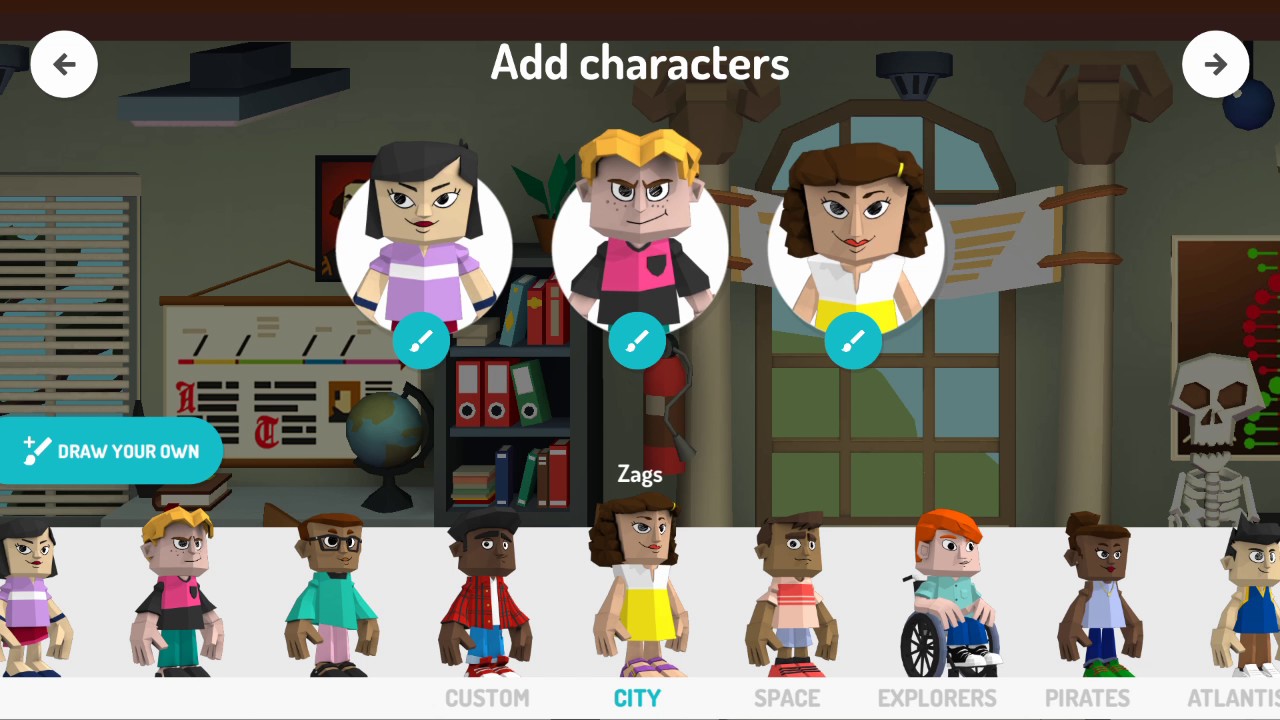The width and height of the screenshot is (1280, 720).
Task: Click the back arrow to return
Action: (64, 64)
